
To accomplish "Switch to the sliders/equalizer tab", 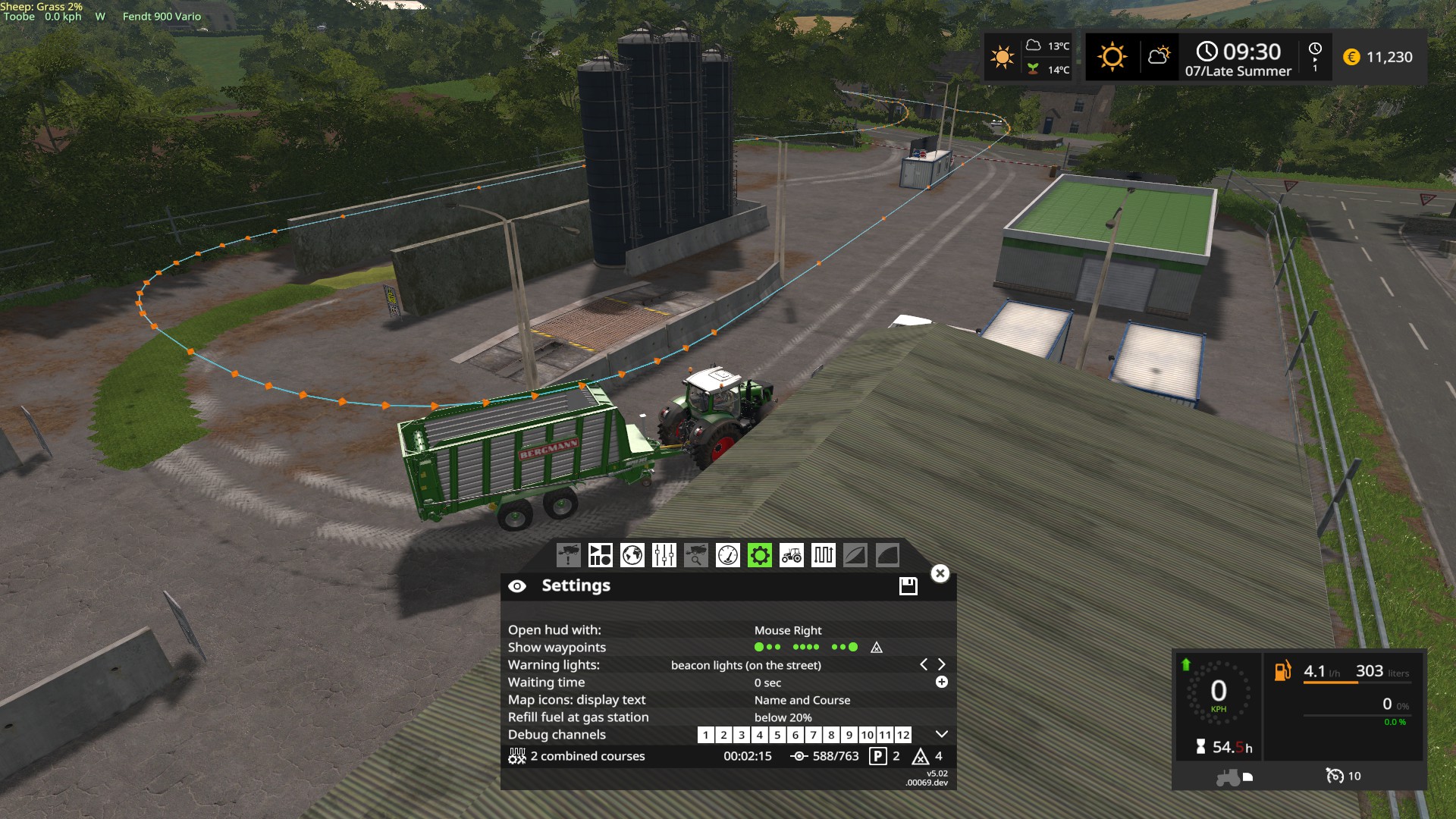I will (664, 555).
